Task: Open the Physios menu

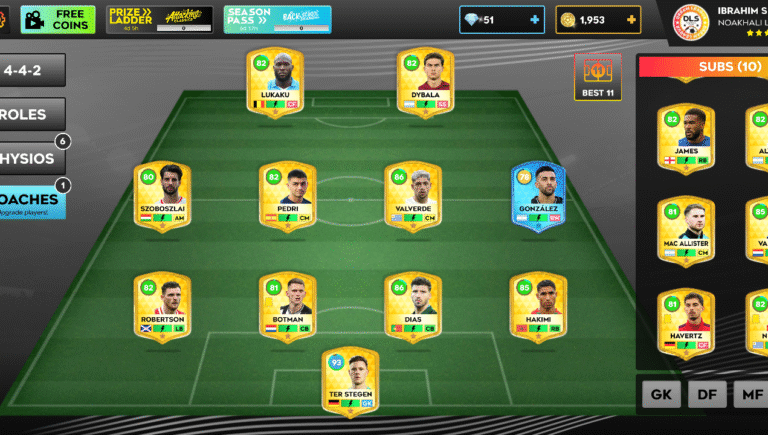Action: [32, 158]
